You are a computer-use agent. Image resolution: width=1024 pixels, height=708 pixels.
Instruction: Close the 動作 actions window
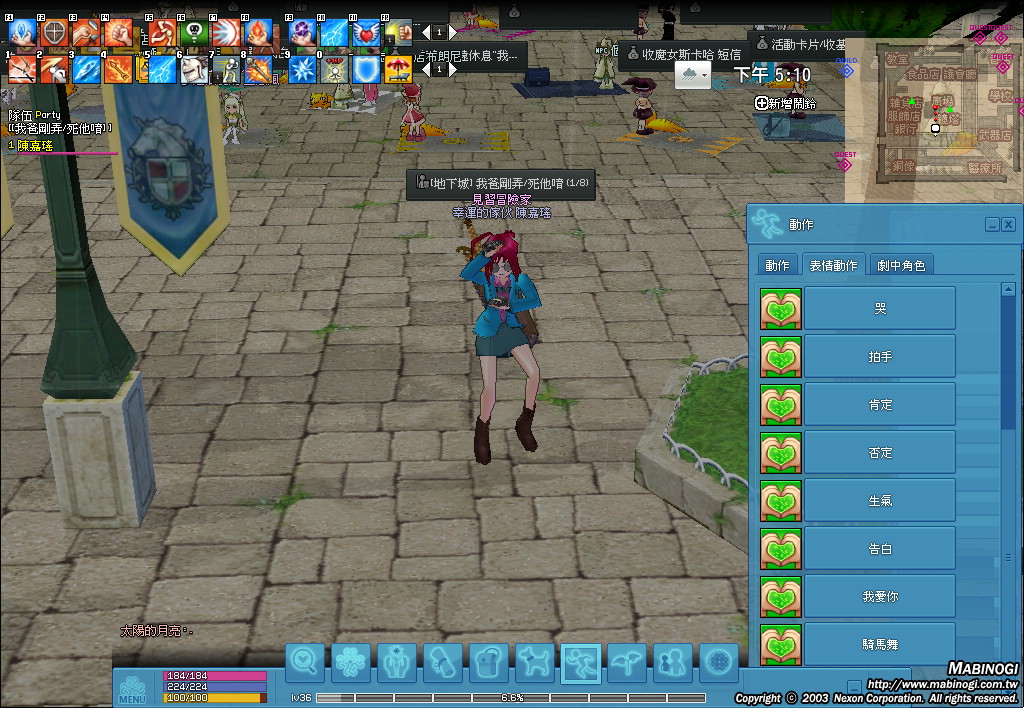1008,224
